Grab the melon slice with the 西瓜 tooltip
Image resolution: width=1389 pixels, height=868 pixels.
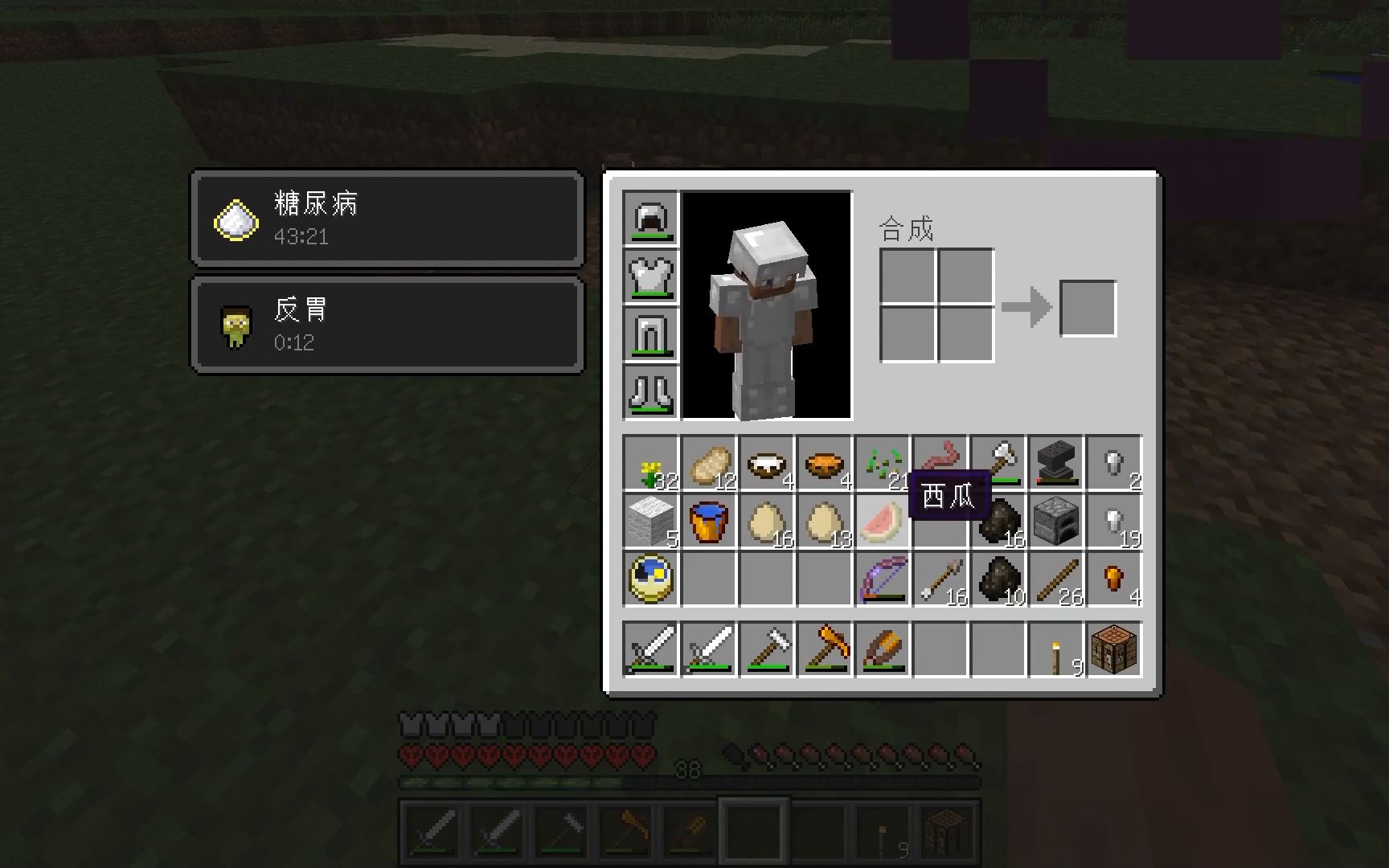(x=882, y=521)
